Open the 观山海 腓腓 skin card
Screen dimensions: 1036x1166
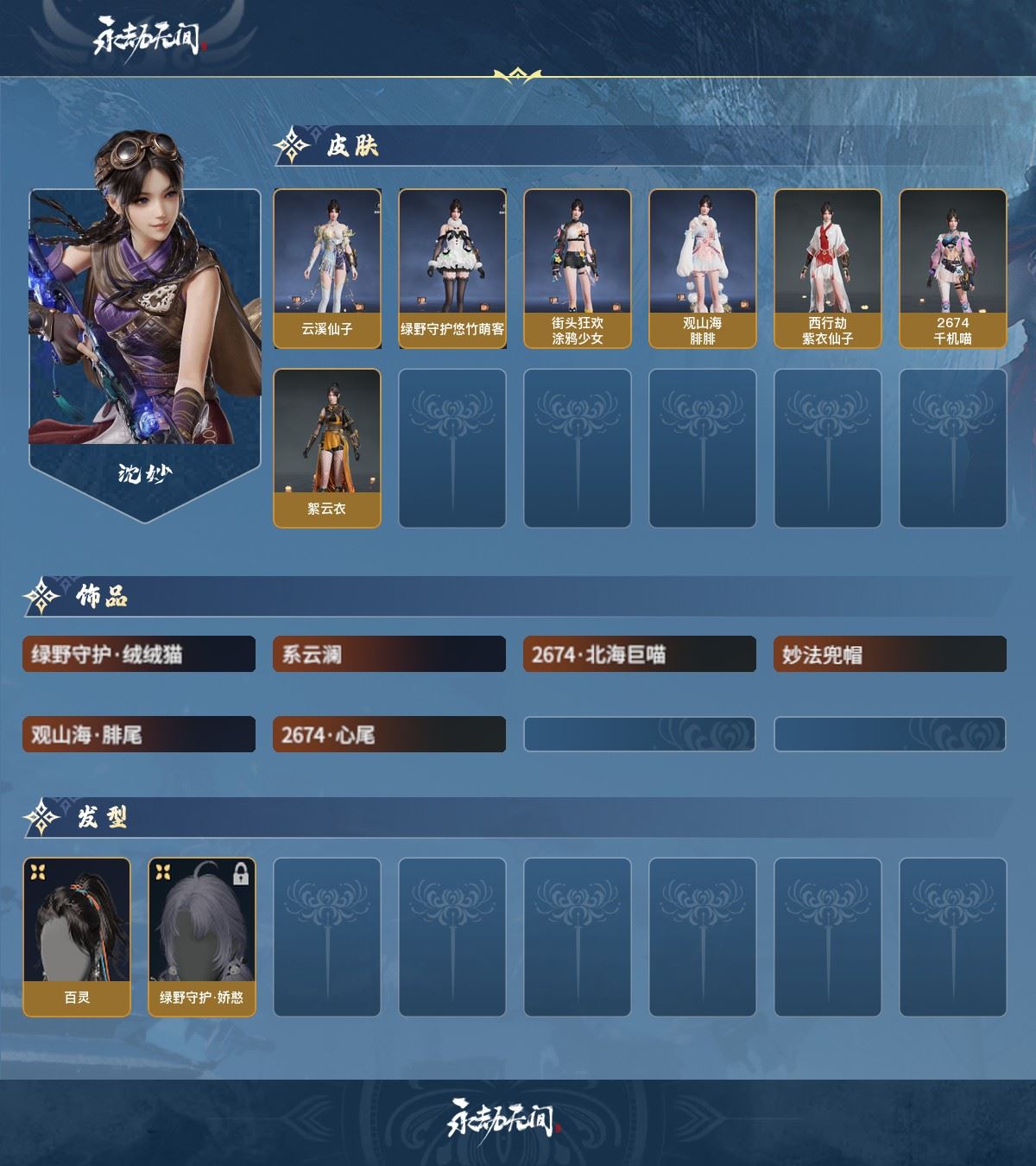pos(703,269)
